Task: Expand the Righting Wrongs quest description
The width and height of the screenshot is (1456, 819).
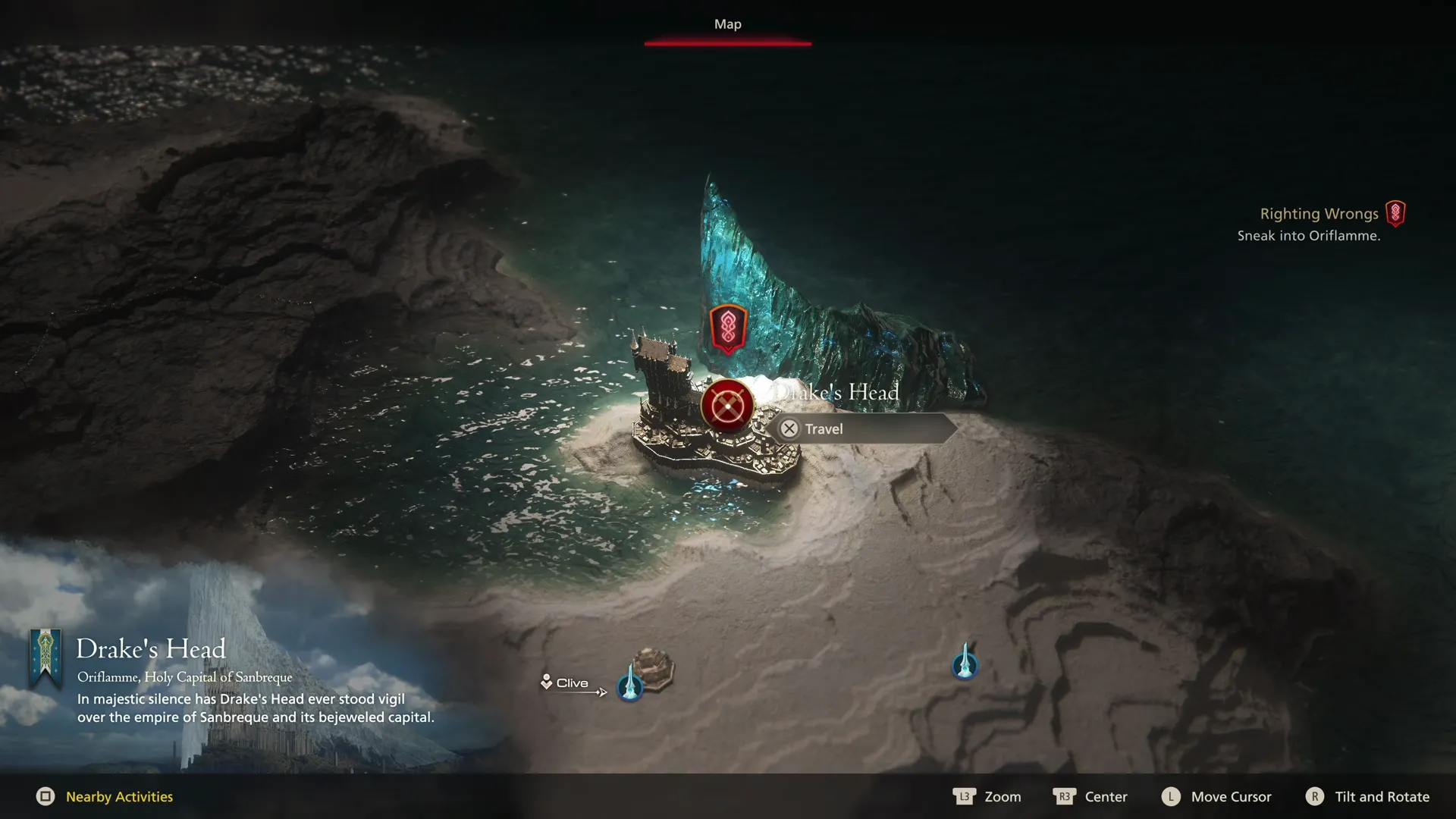Action: (1319, 214)
